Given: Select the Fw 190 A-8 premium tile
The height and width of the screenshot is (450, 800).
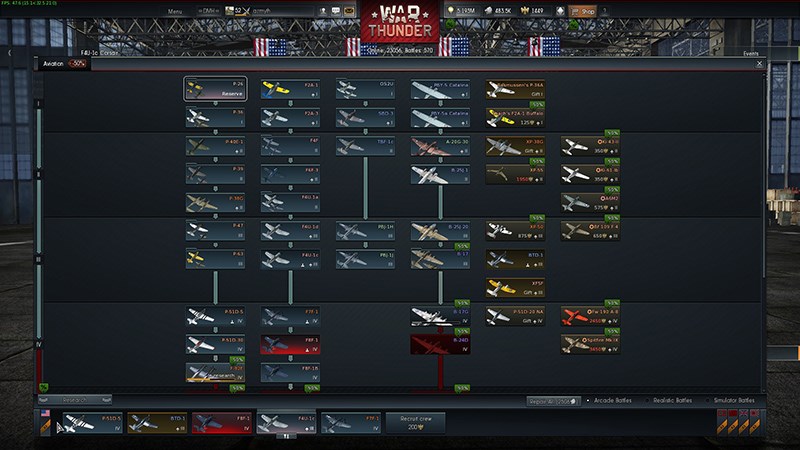Looking at the screenshot, I should tap(590, 317).
